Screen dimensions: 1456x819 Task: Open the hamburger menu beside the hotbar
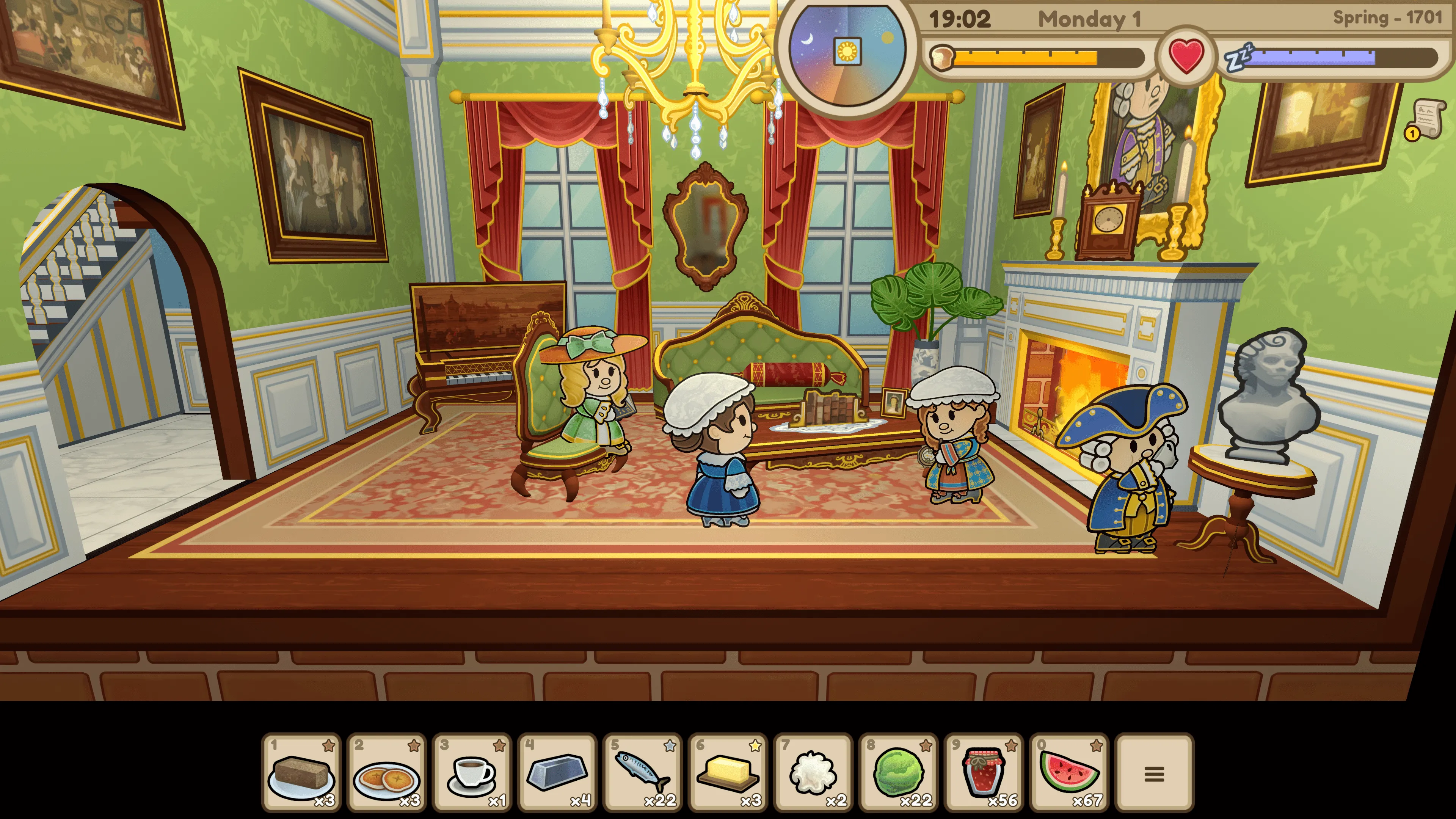[1154, 773]
